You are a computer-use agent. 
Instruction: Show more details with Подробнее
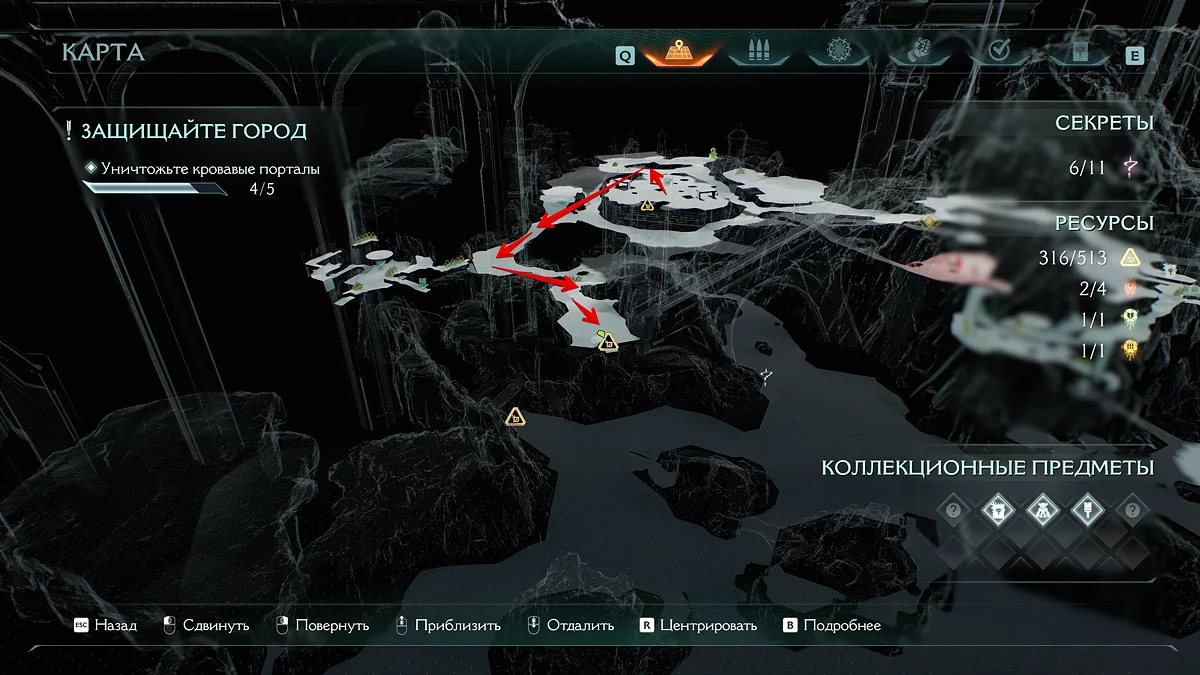832,626
